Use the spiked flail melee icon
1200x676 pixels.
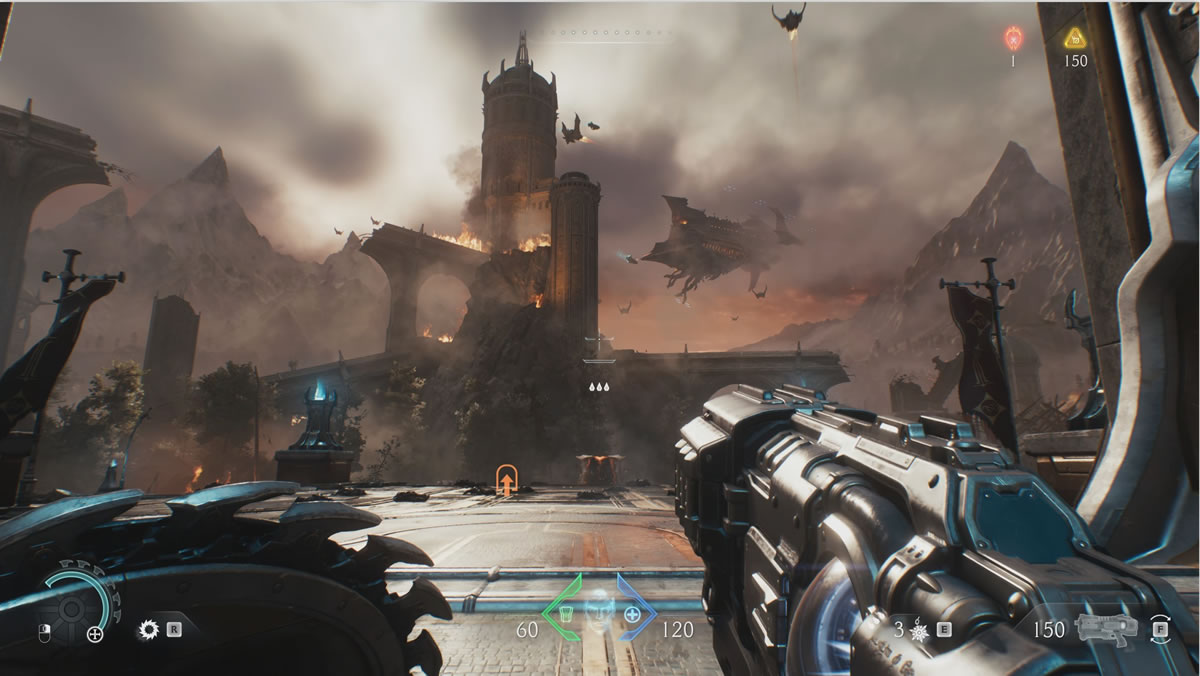click(919, 631)
